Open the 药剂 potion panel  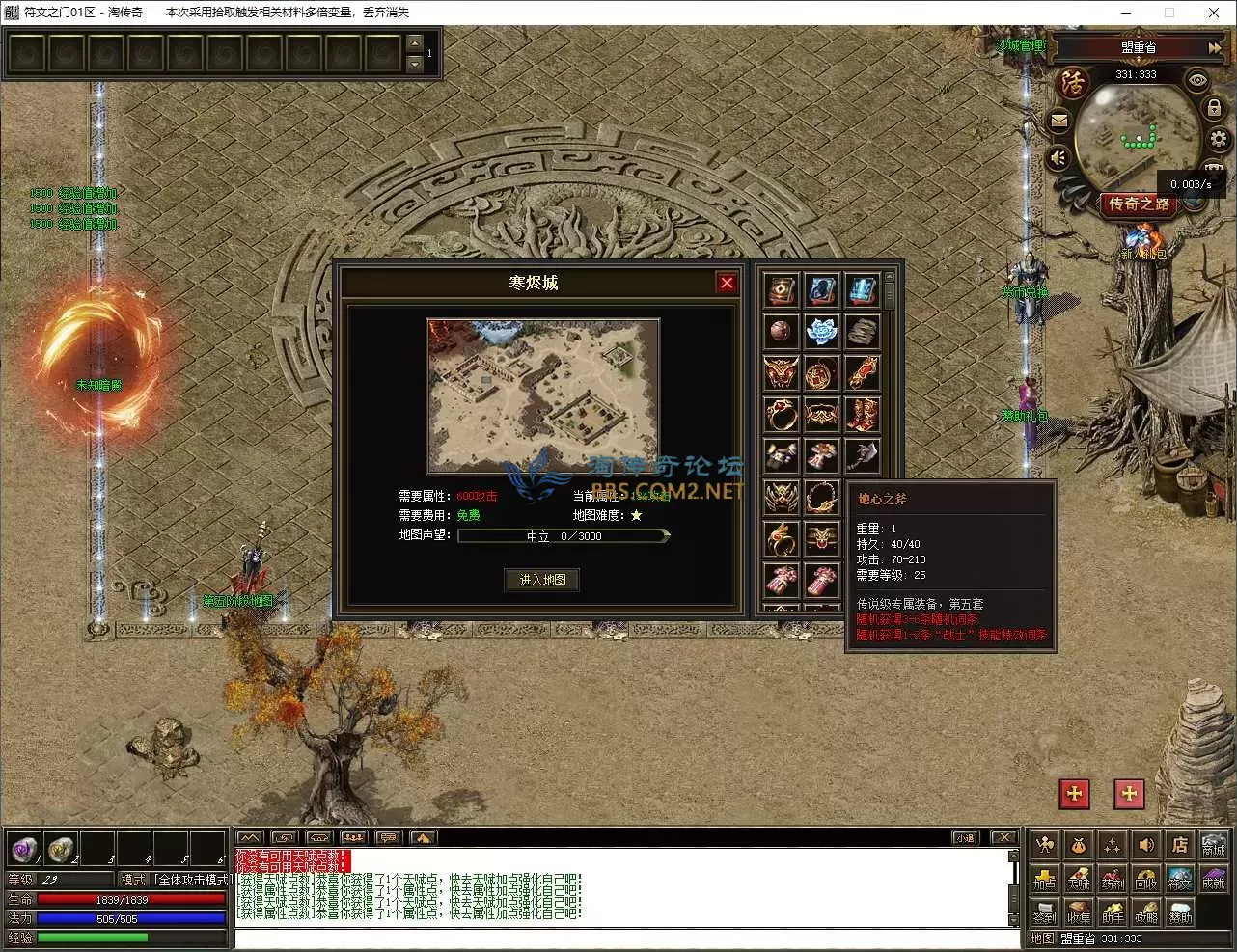[1112, 879]
